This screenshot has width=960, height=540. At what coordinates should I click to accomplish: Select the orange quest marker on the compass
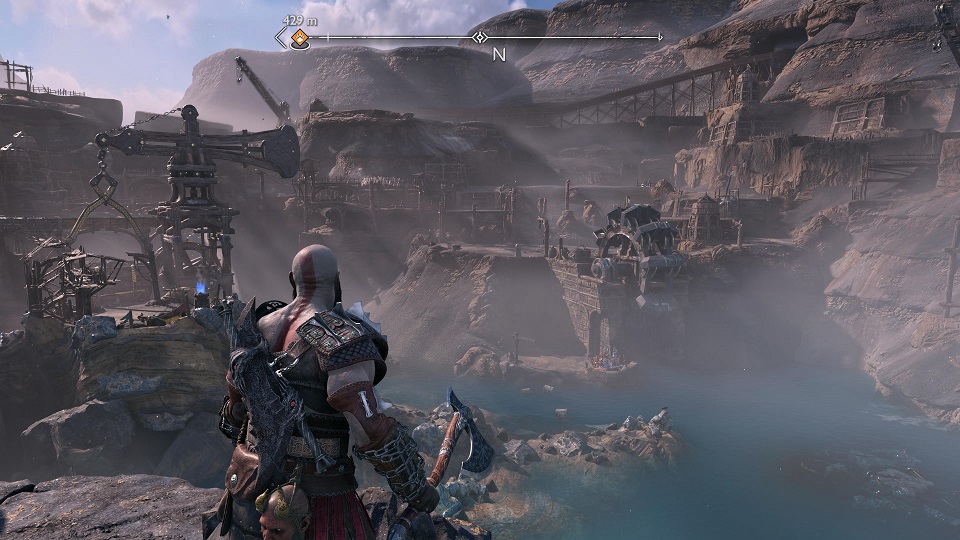pyautogui.click(x=298, y=39)
